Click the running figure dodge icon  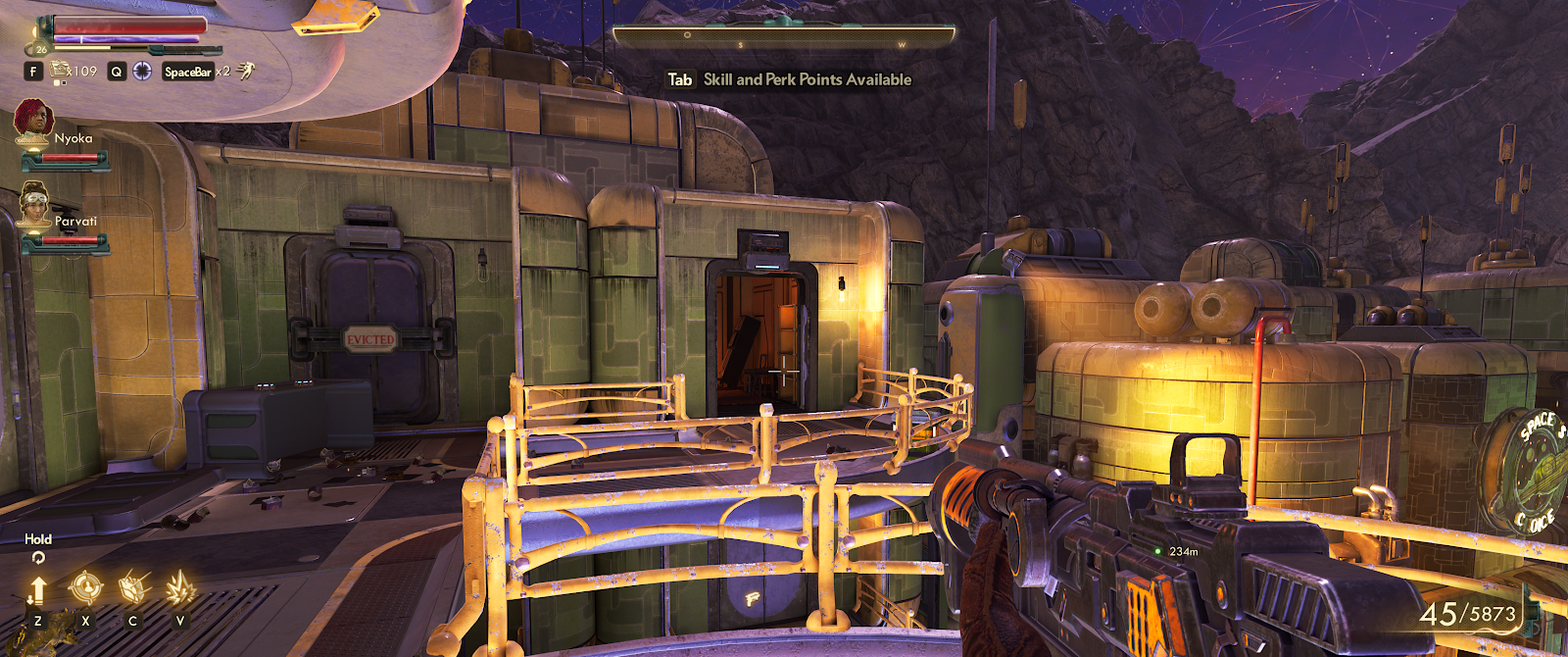pyautogui.click(x=245, y=71)
